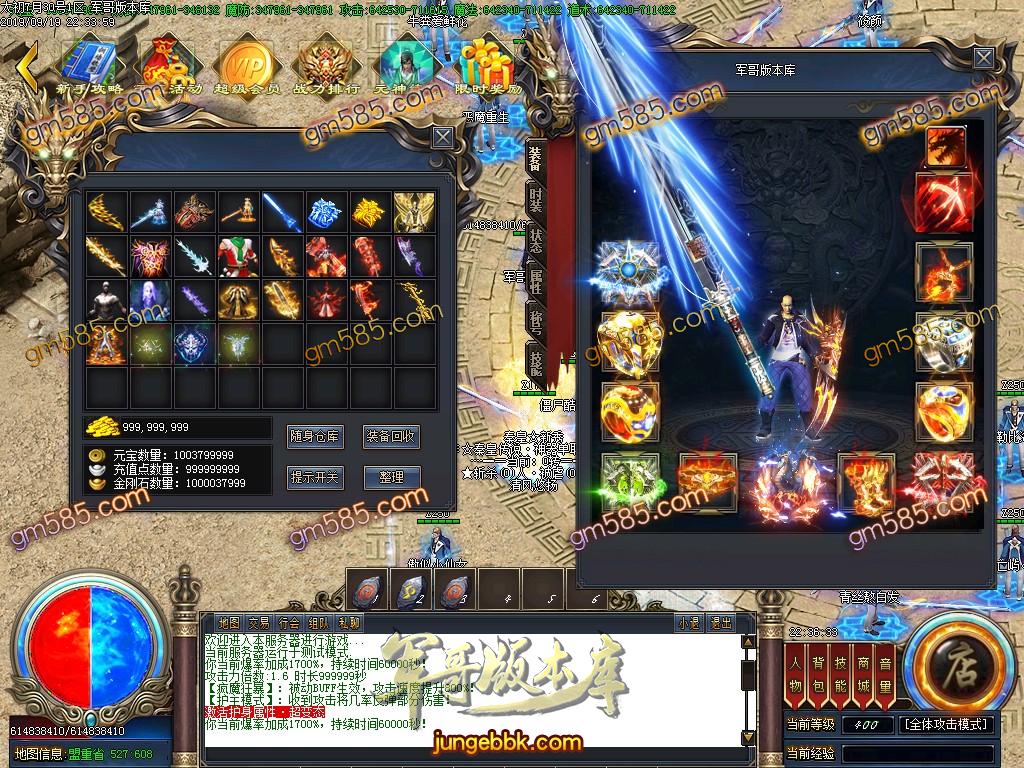Screen dimensions: 1024x768
Task: Open the 背包 bag menu button
Action: click(x=818, y=675)
